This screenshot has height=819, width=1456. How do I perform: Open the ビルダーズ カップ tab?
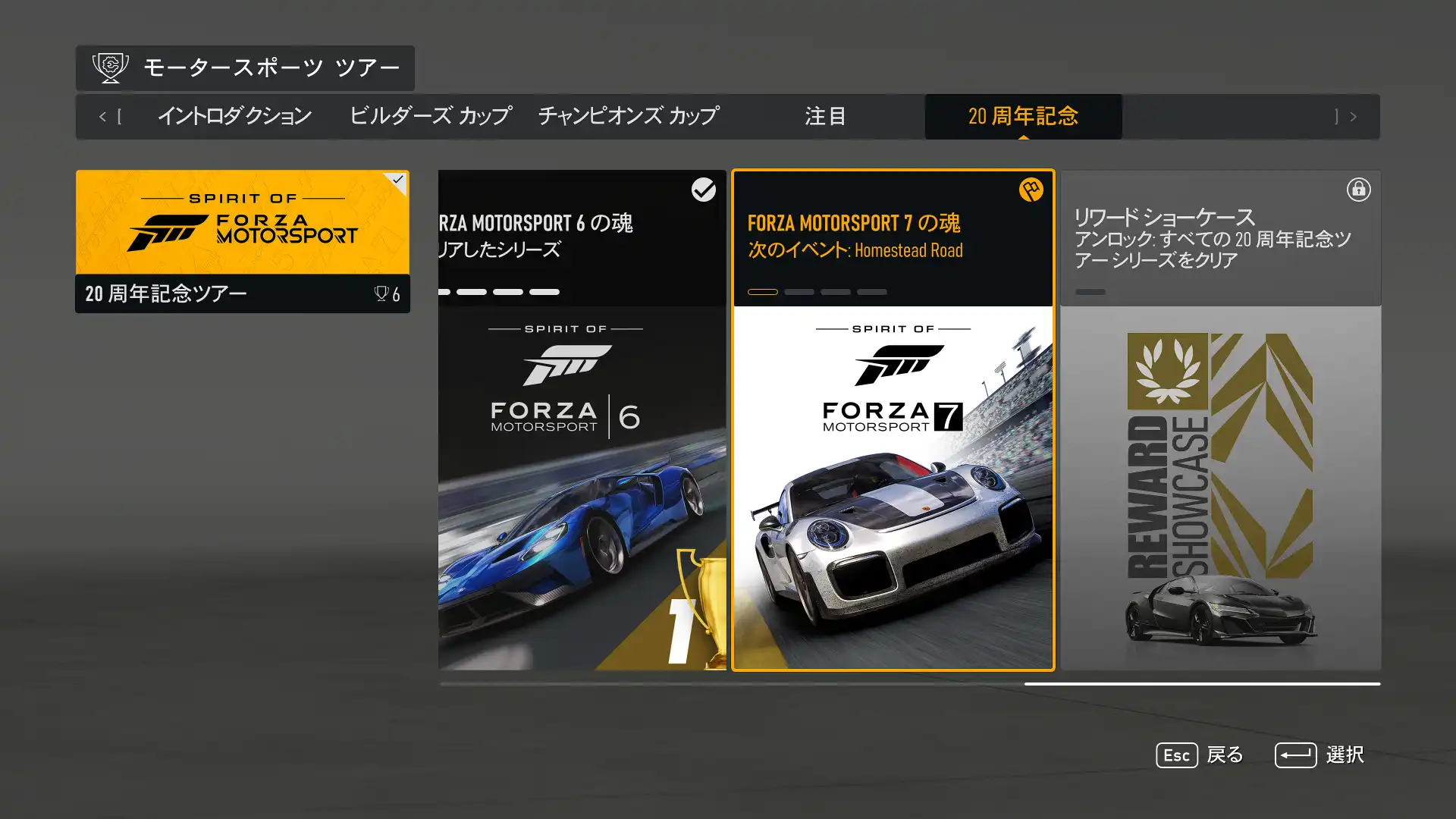pyautogui.click(x=430, y=117)
